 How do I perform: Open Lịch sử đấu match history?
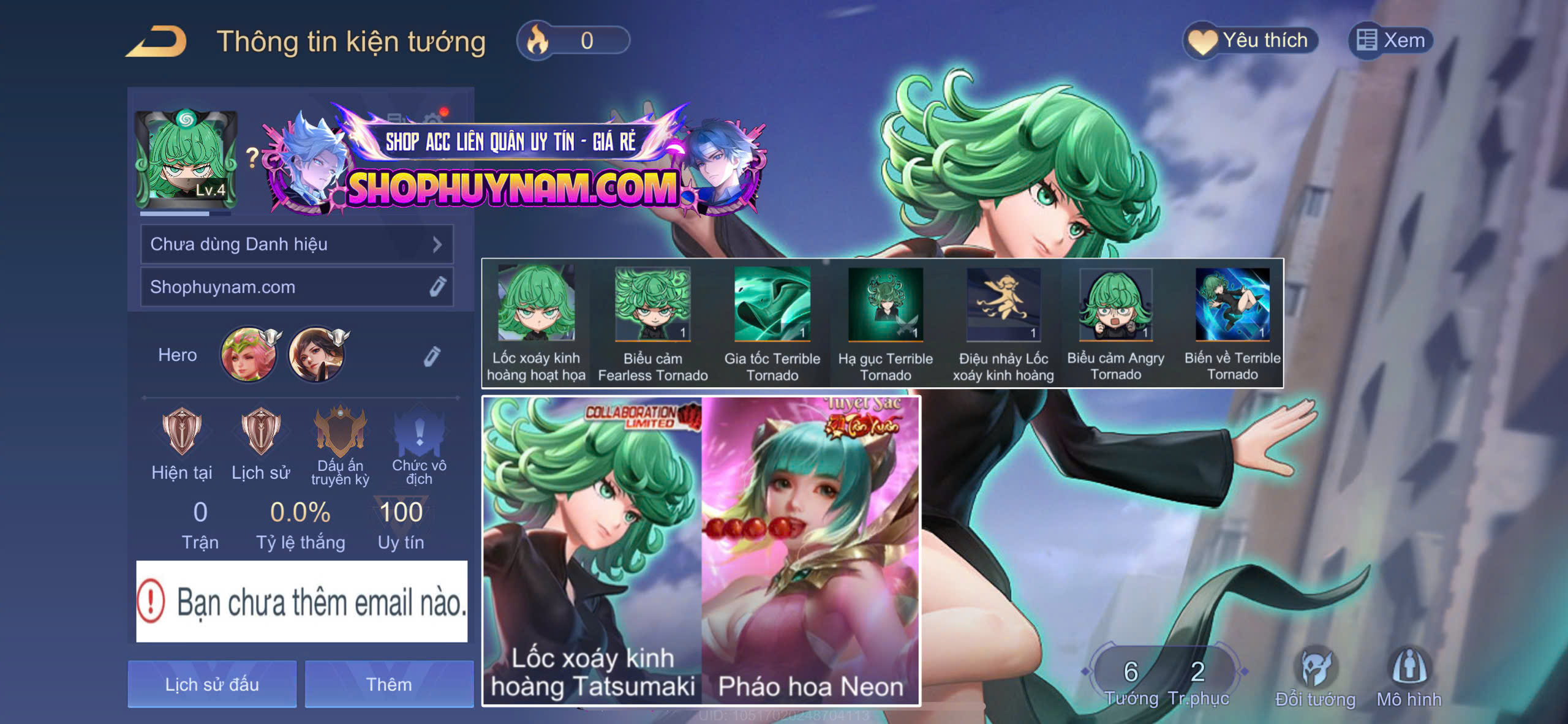pos(212,684)
